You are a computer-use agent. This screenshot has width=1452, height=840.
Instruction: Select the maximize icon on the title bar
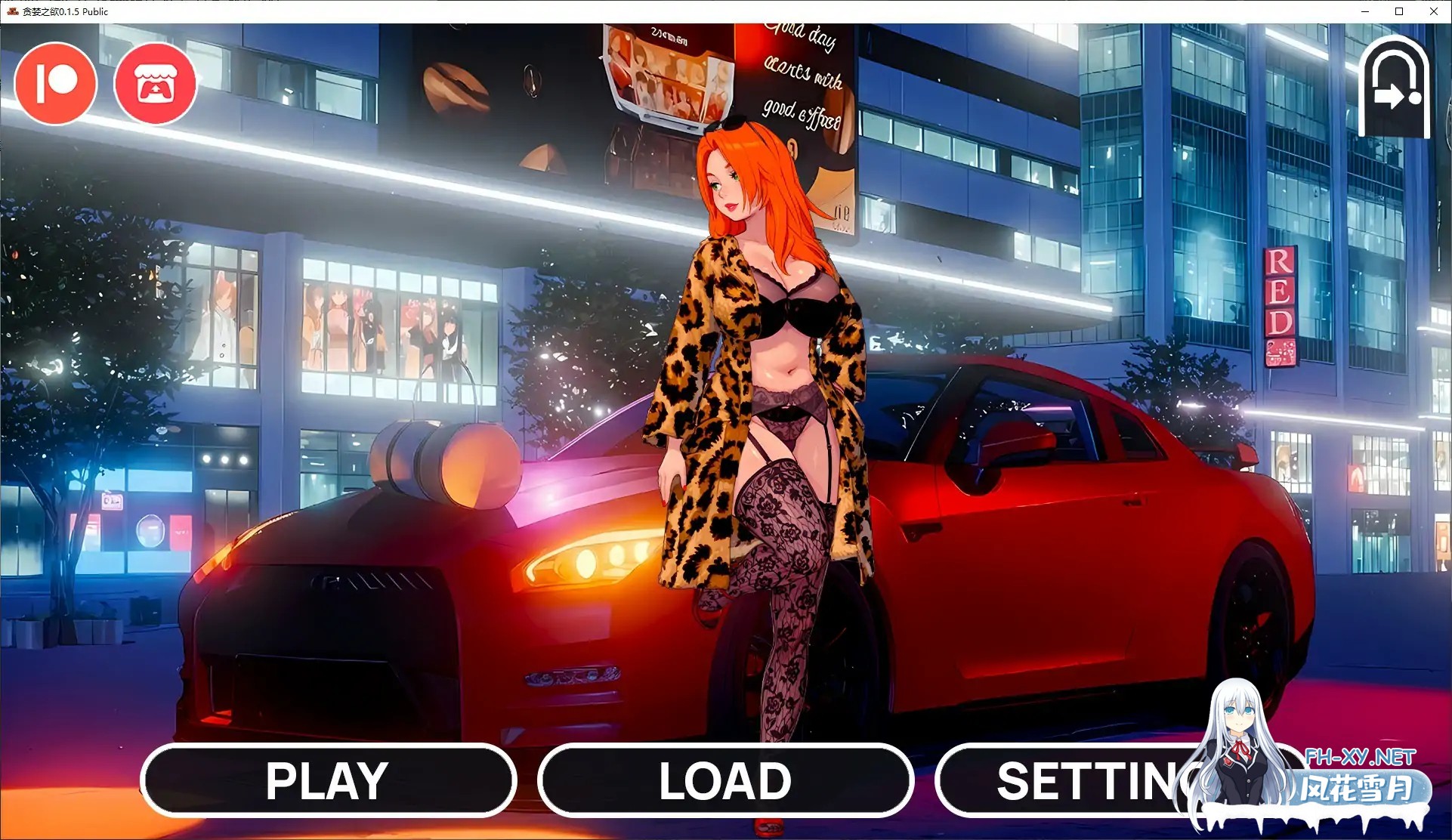[x=1399, y=11]
